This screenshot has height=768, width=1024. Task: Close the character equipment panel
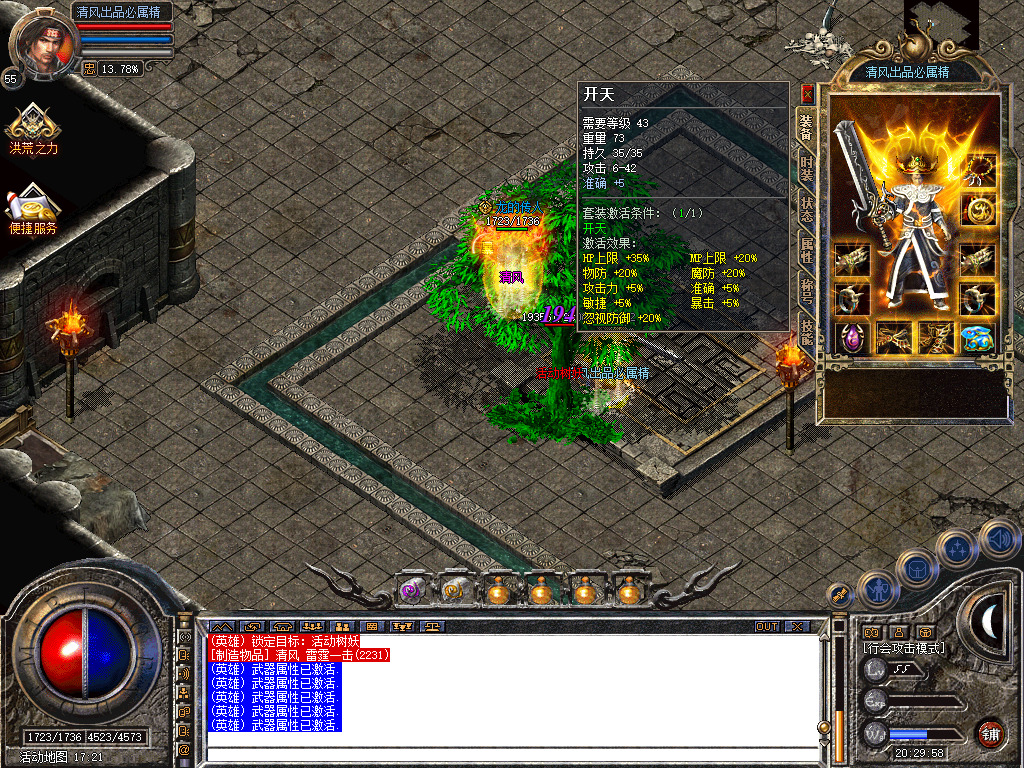tap(807, 94)
